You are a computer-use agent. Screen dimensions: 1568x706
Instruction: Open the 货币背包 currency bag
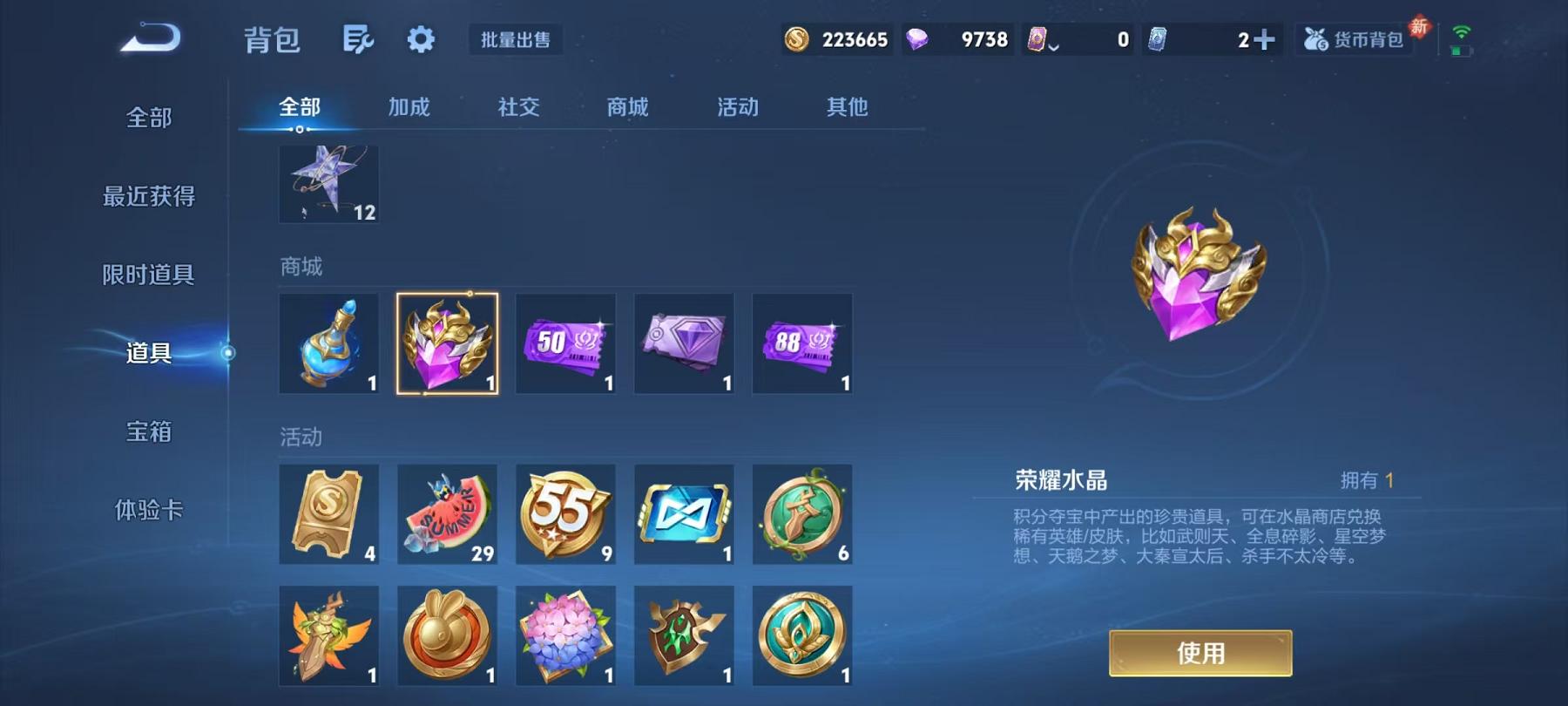tap(1355, 39)
